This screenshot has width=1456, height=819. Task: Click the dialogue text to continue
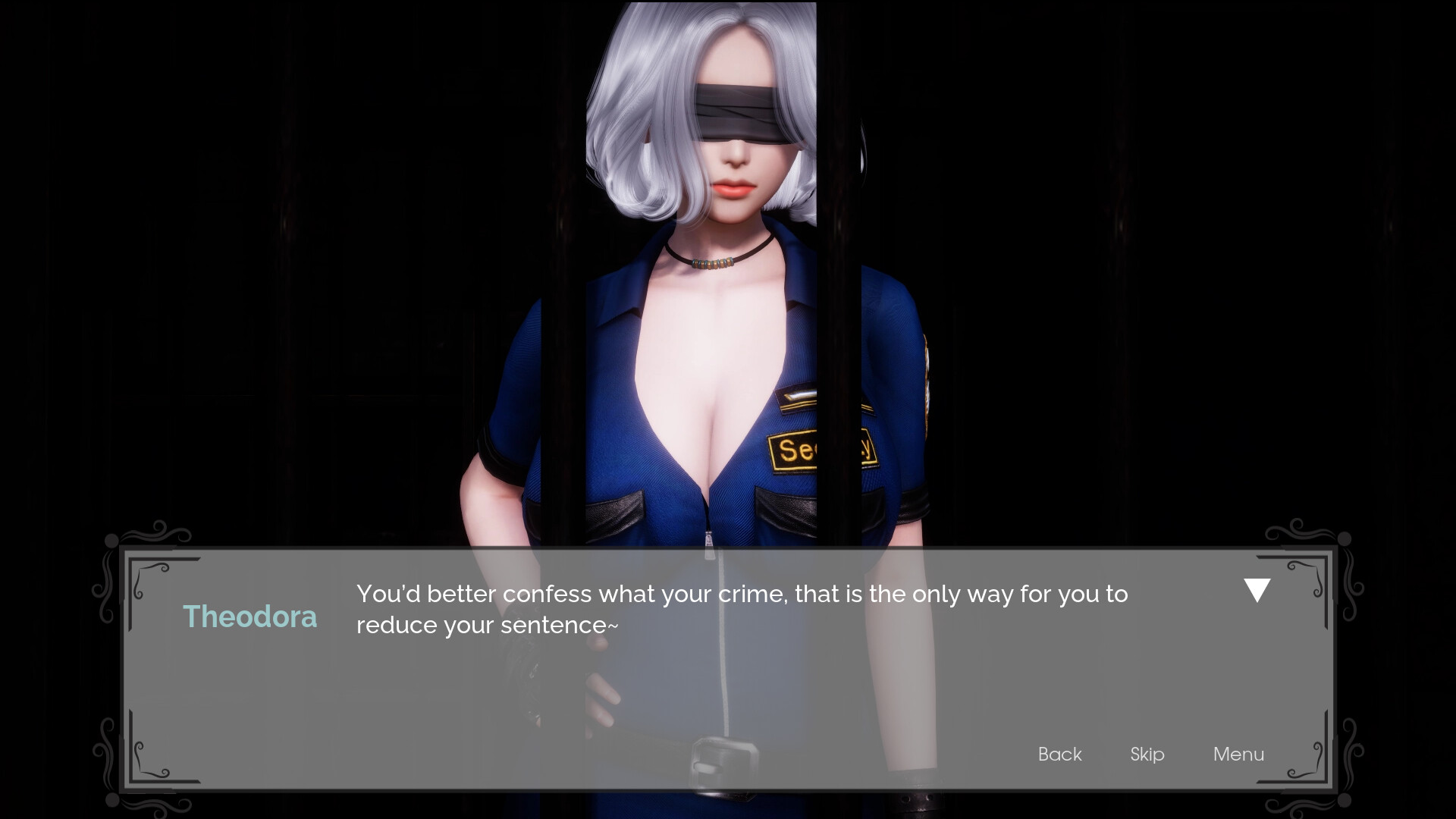[742, 609]
